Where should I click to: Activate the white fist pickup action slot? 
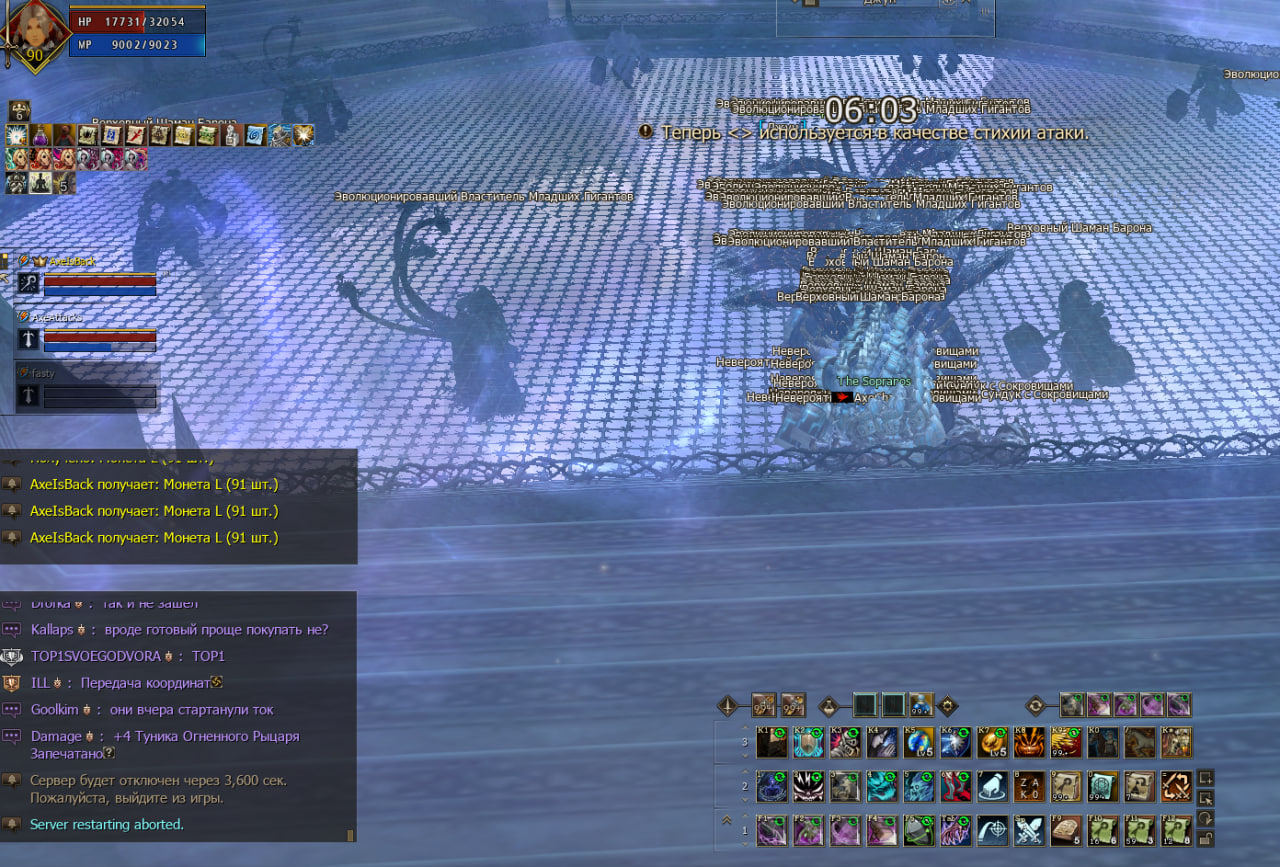pyautogui.click(x=993, y=787)
